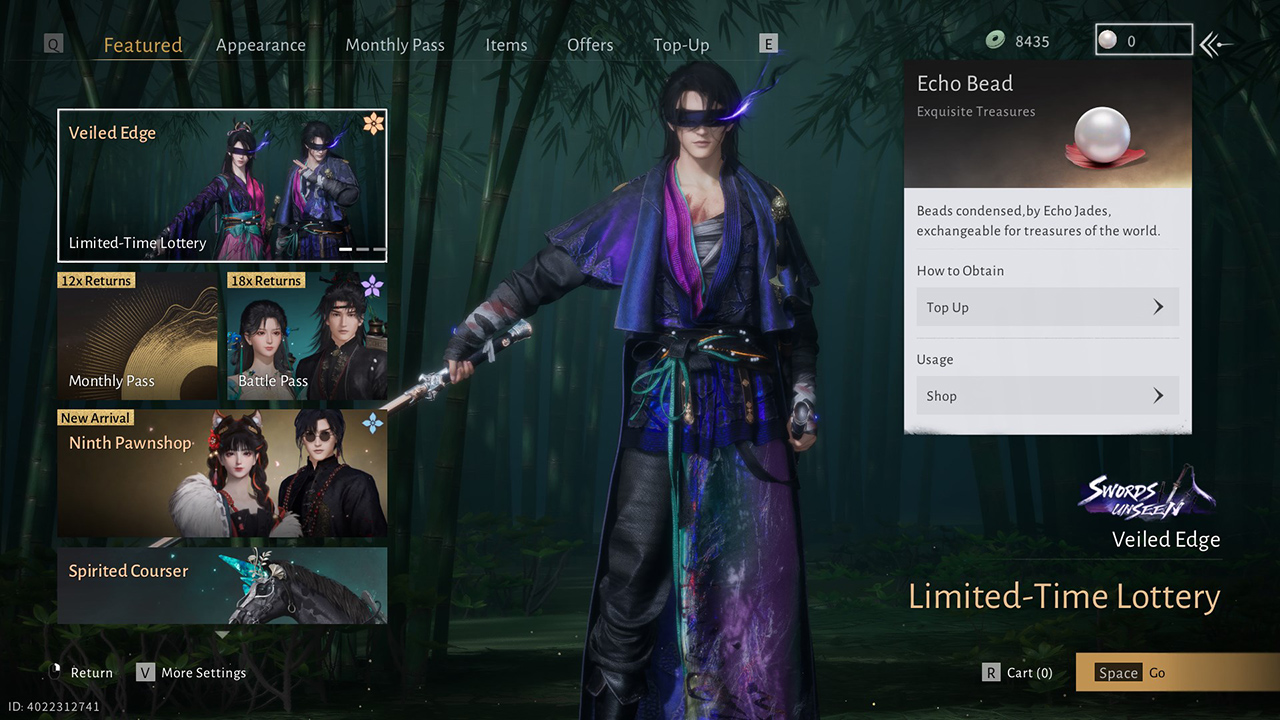Select the Spirited Courser banner
This screenshot has width=1280, height=720.
point(222,585)
